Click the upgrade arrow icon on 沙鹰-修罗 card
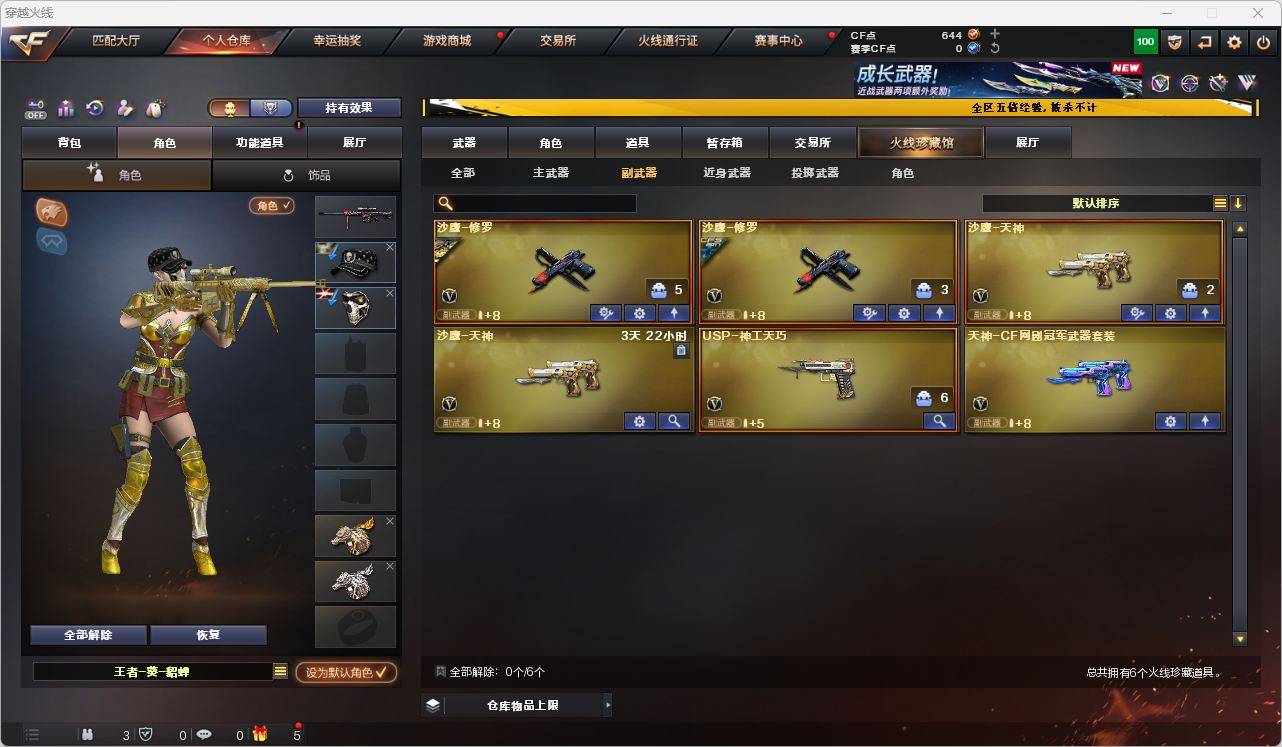The height and width of the screenshot is (747, 1282). pyautogui.click(x=674, y=313)
